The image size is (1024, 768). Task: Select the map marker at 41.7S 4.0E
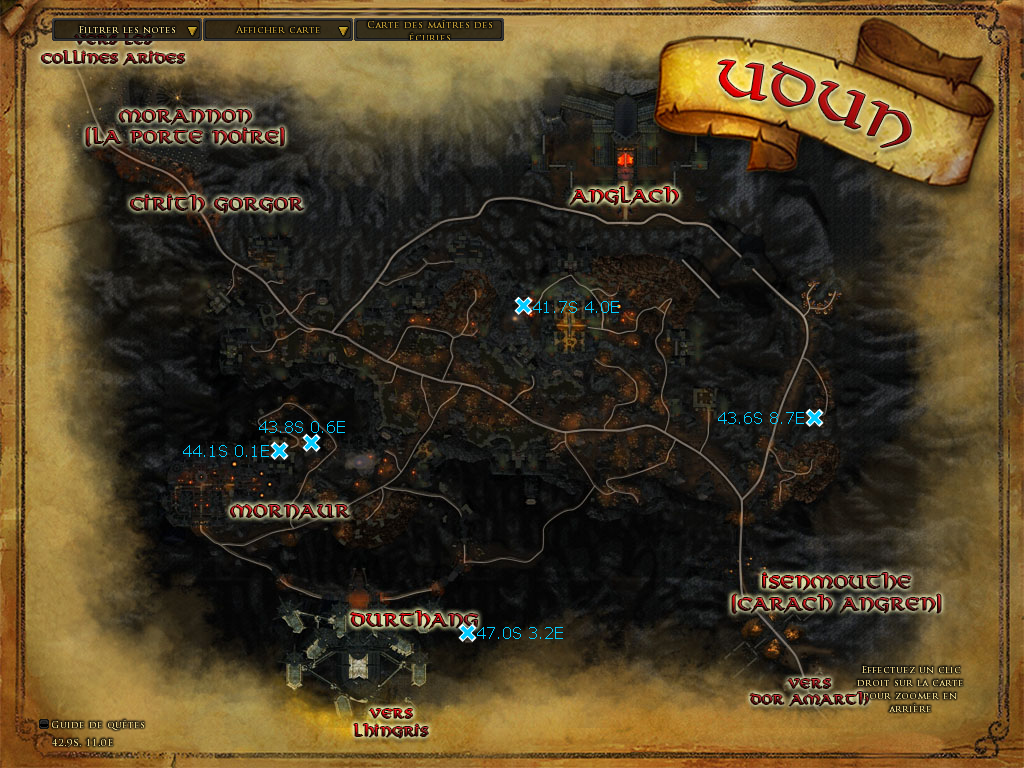point(522,306)
